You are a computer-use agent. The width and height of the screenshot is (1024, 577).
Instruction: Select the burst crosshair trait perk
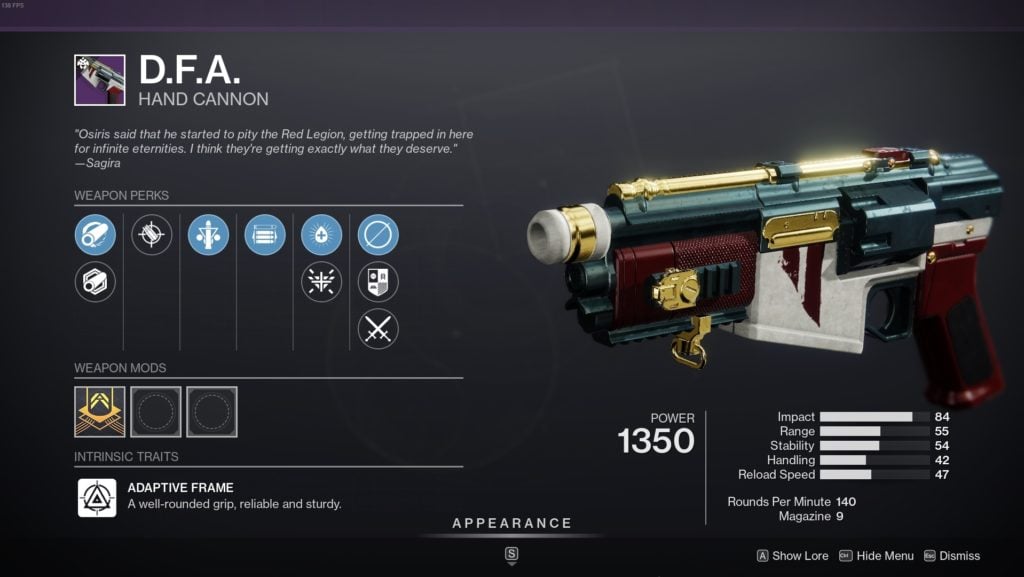(x=321, y=282)
